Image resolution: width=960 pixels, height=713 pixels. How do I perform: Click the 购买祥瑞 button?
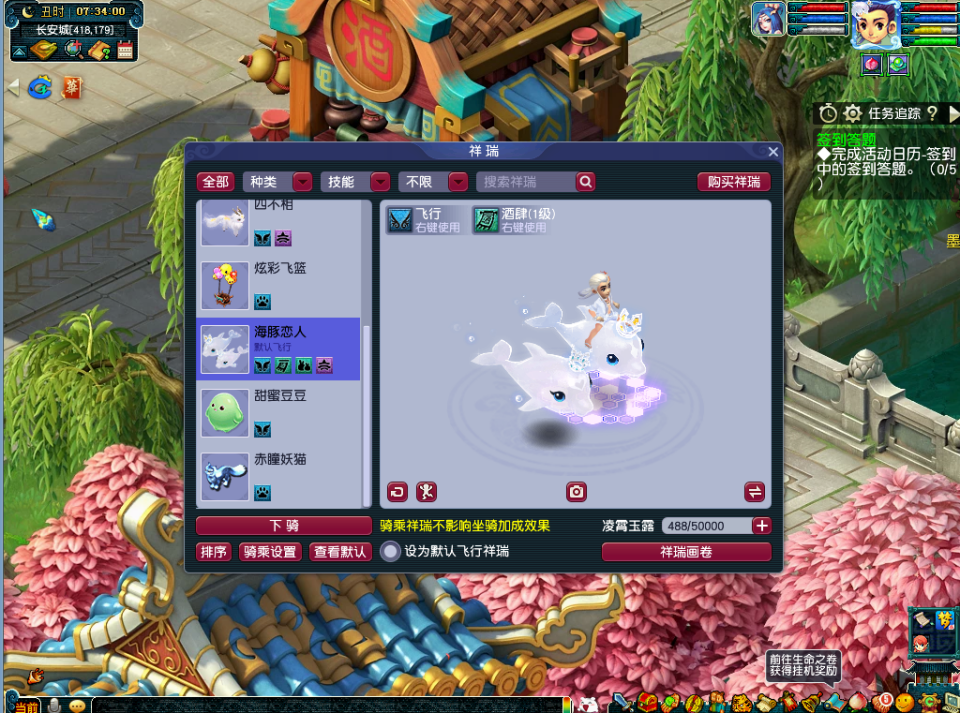pos(734,182)
